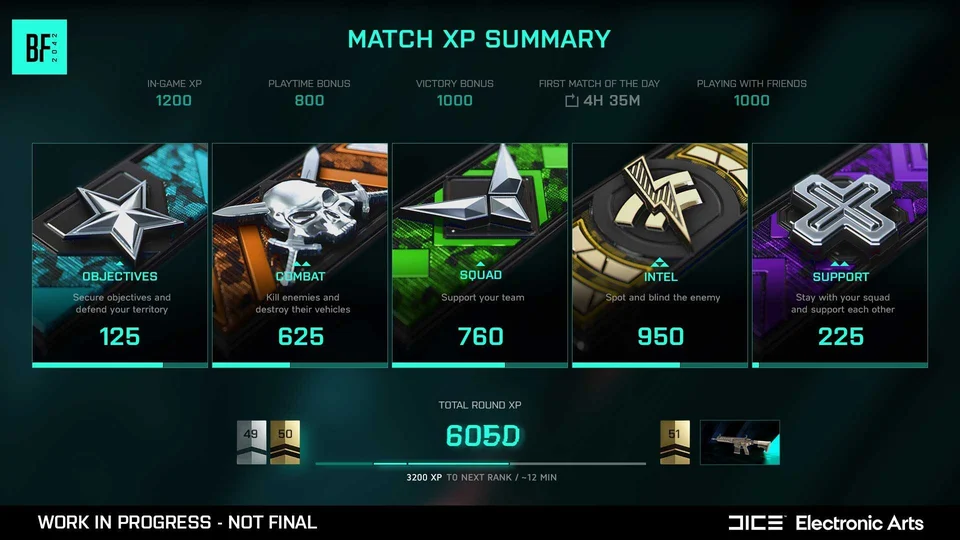This screenshot has height=540, width=960.
Task: Select the rank 49 silver badge
Action: click(x=251, y=442)
